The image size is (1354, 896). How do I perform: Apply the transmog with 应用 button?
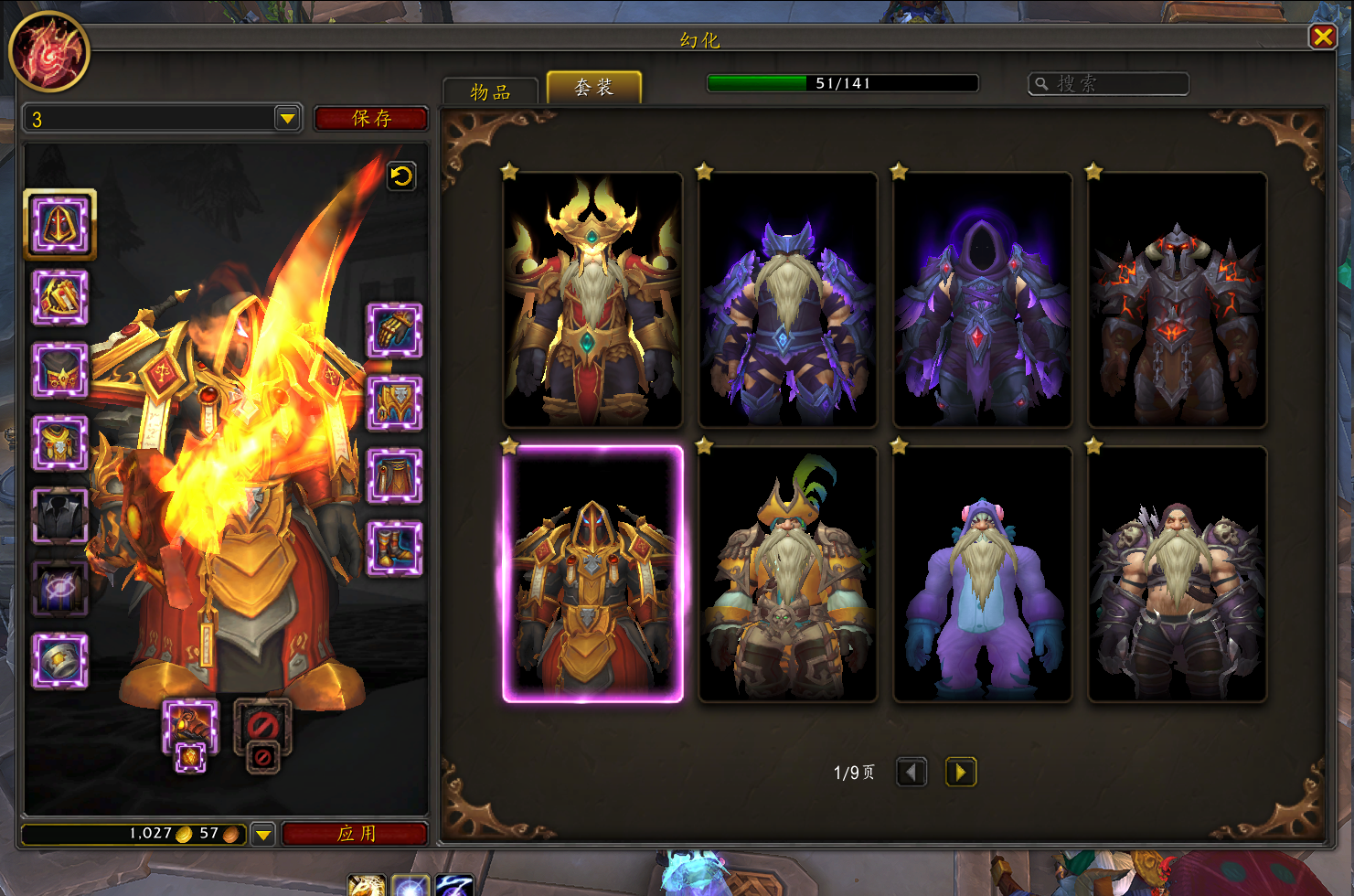tap(356, 834)
